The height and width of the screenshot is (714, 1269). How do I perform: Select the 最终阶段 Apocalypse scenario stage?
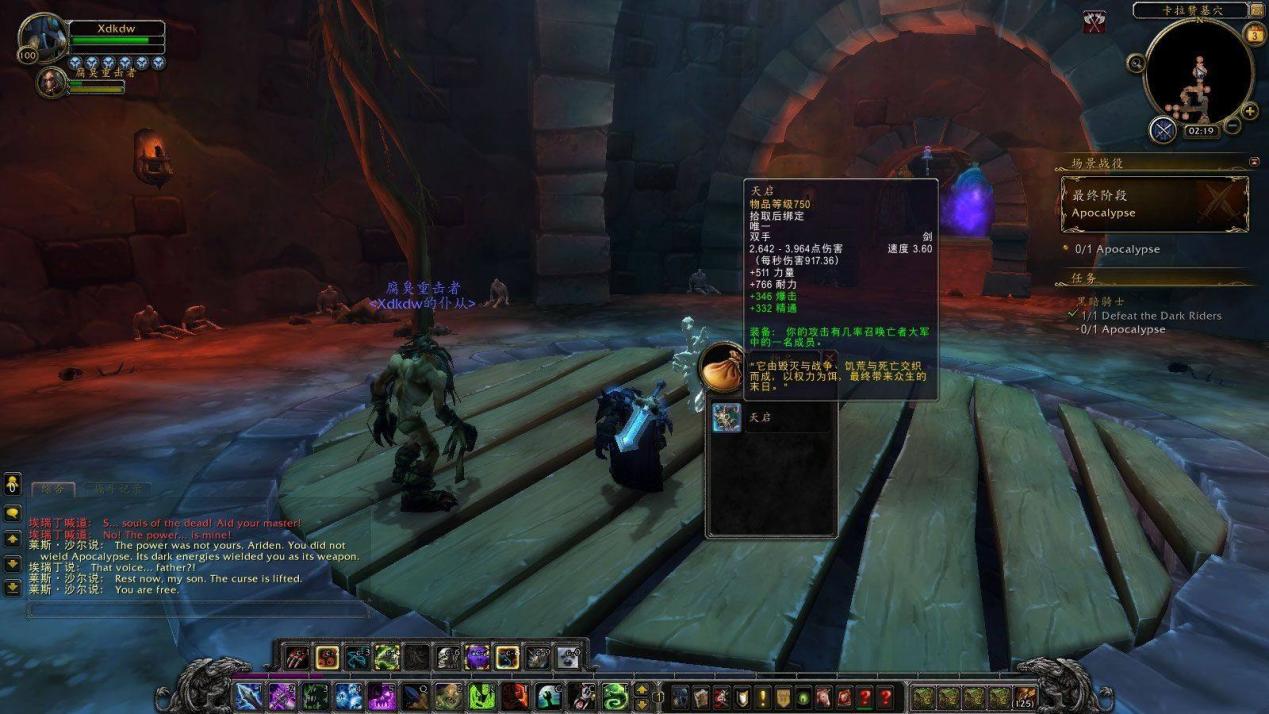pos(1154,204)
